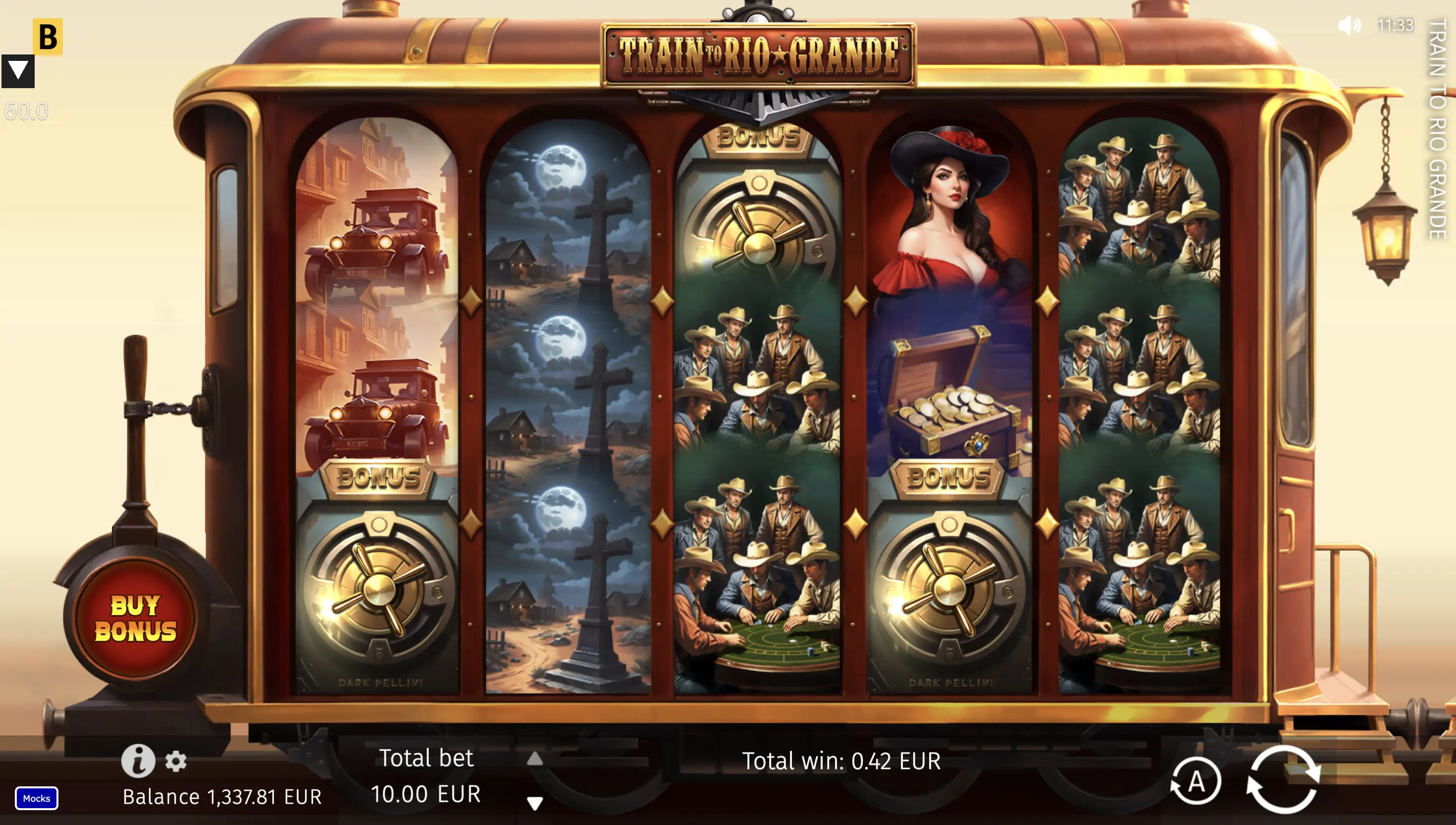1456x825 pixels.
Task: Expand the black dropdown triangle panel
Action: (18, 71)
